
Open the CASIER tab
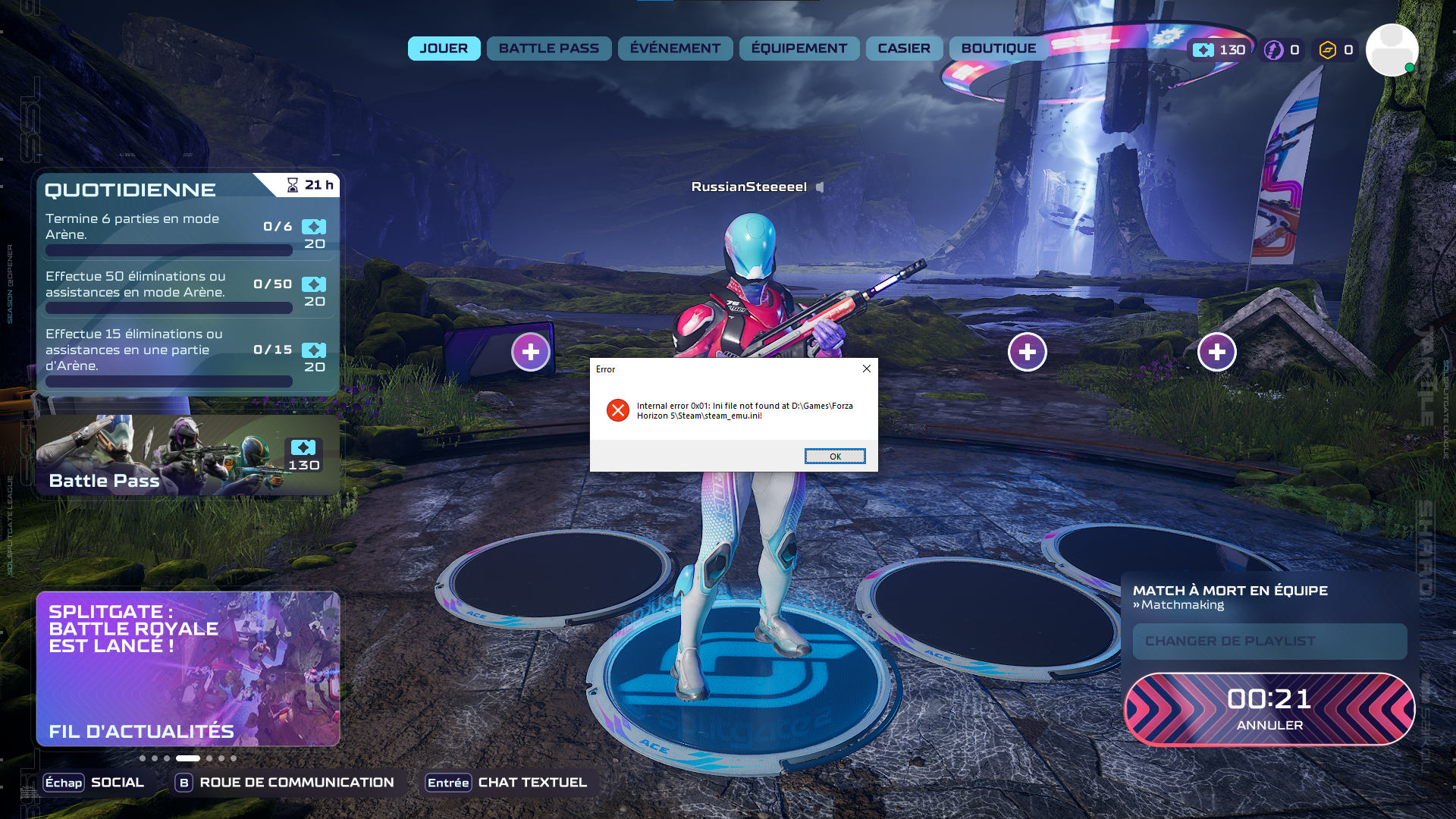[x=903, y=49]
